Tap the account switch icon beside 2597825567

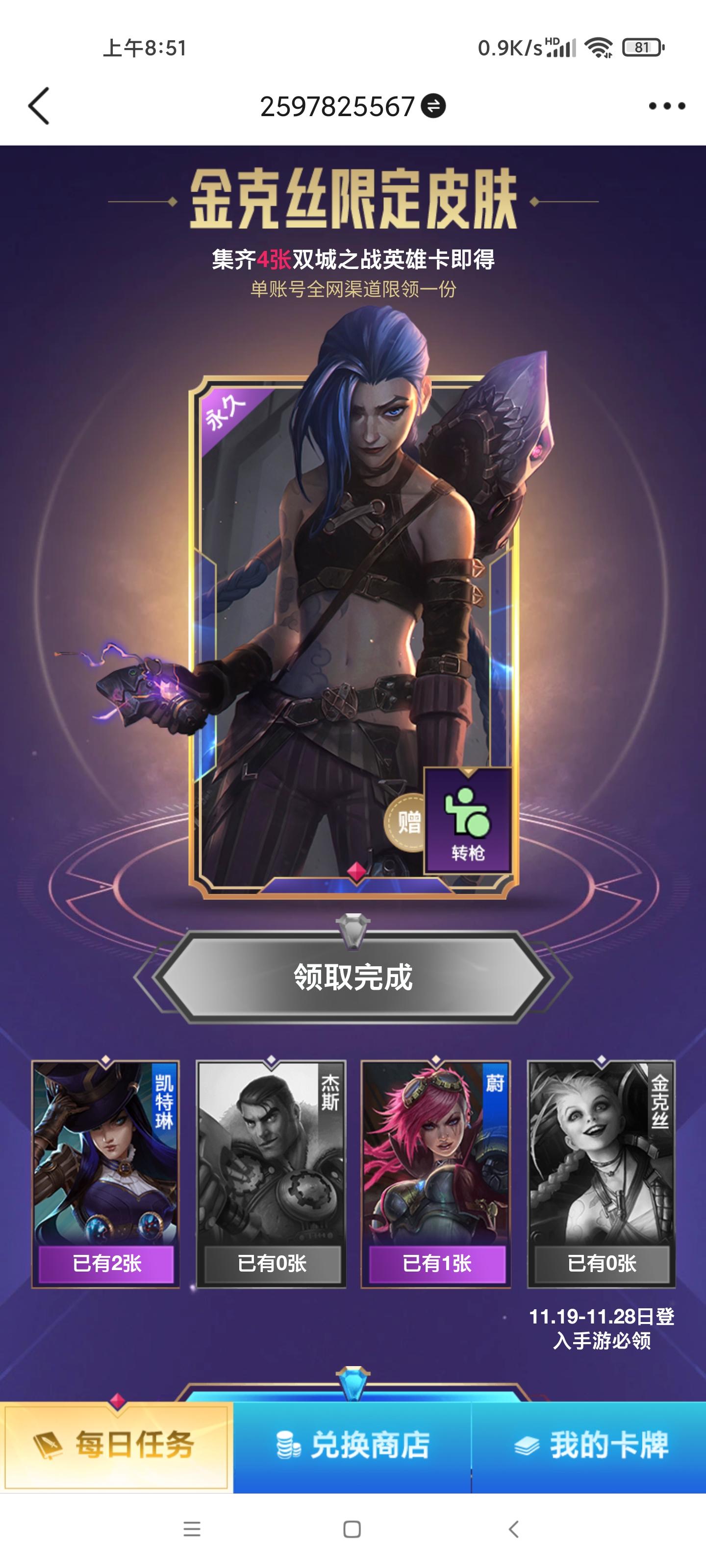point(433,105)
